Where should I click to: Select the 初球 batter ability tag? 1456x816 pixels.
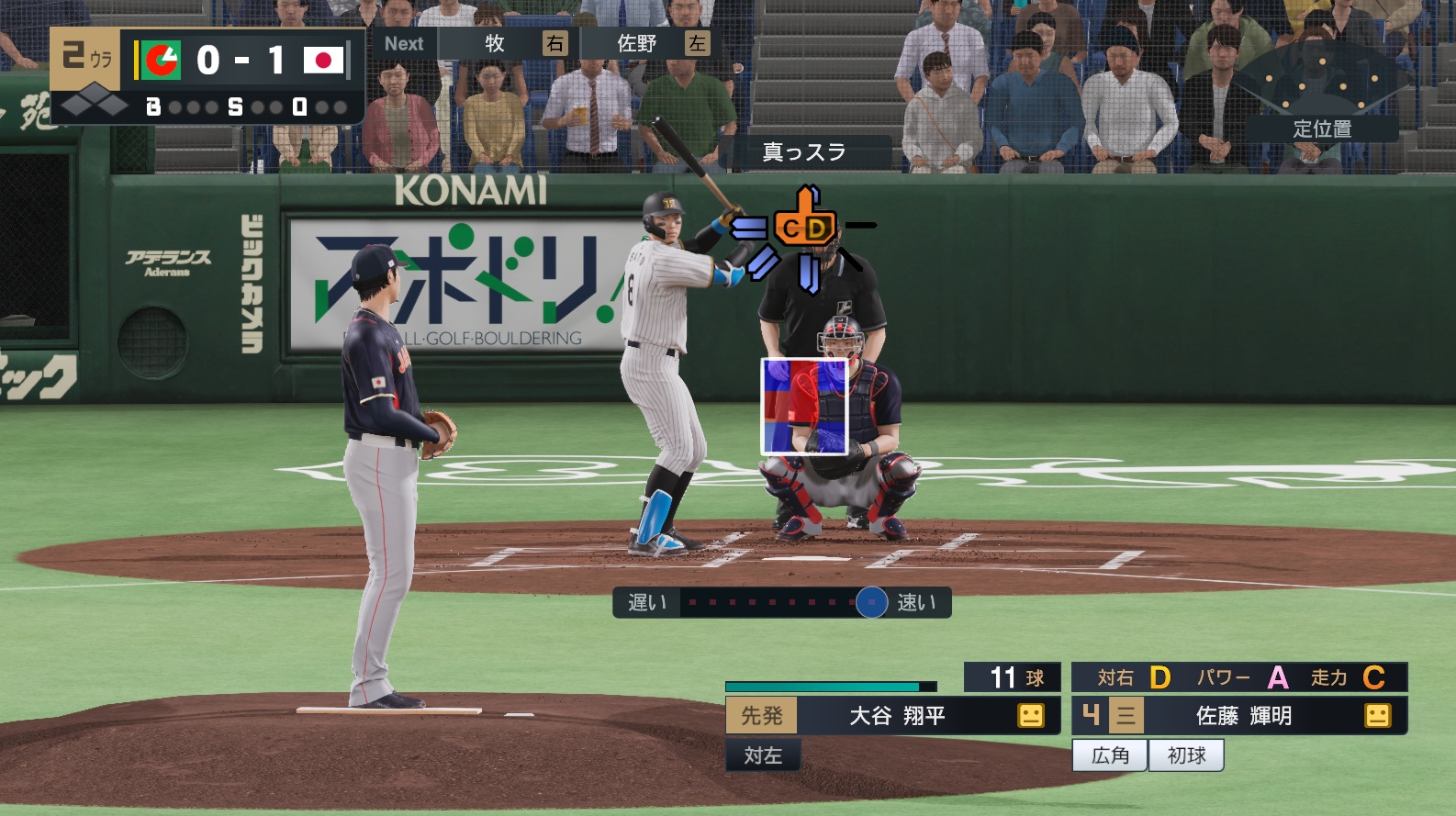[x=1186, y=755]
